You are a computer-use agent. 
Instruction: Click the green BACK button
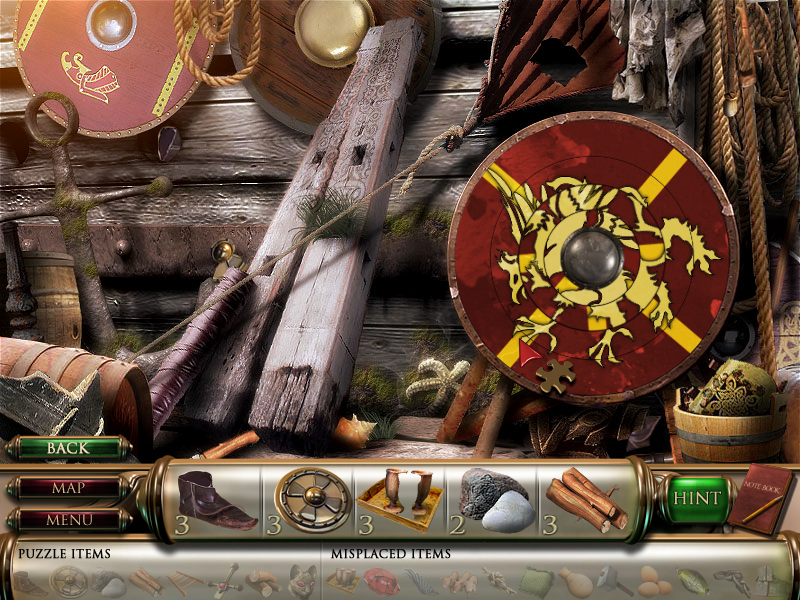pos(68,448)
